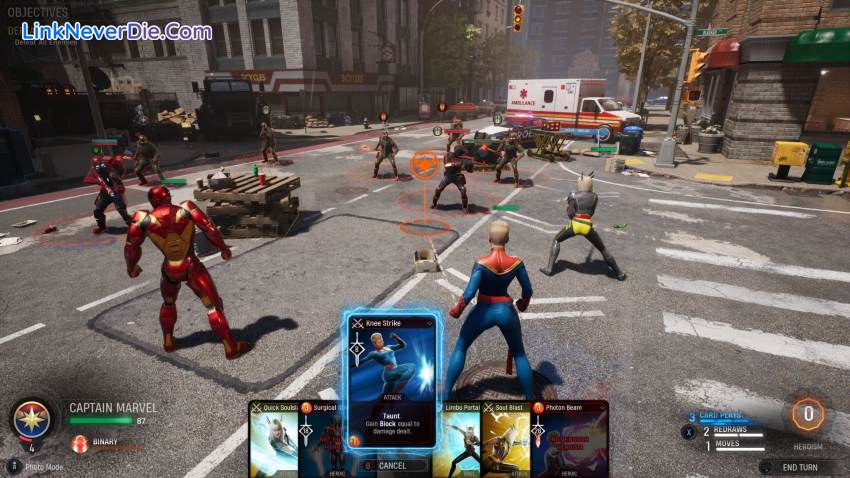Click the Captain Marvel hero portrait
The width and height of the screenshot is (850, 478).
(32, 419)
